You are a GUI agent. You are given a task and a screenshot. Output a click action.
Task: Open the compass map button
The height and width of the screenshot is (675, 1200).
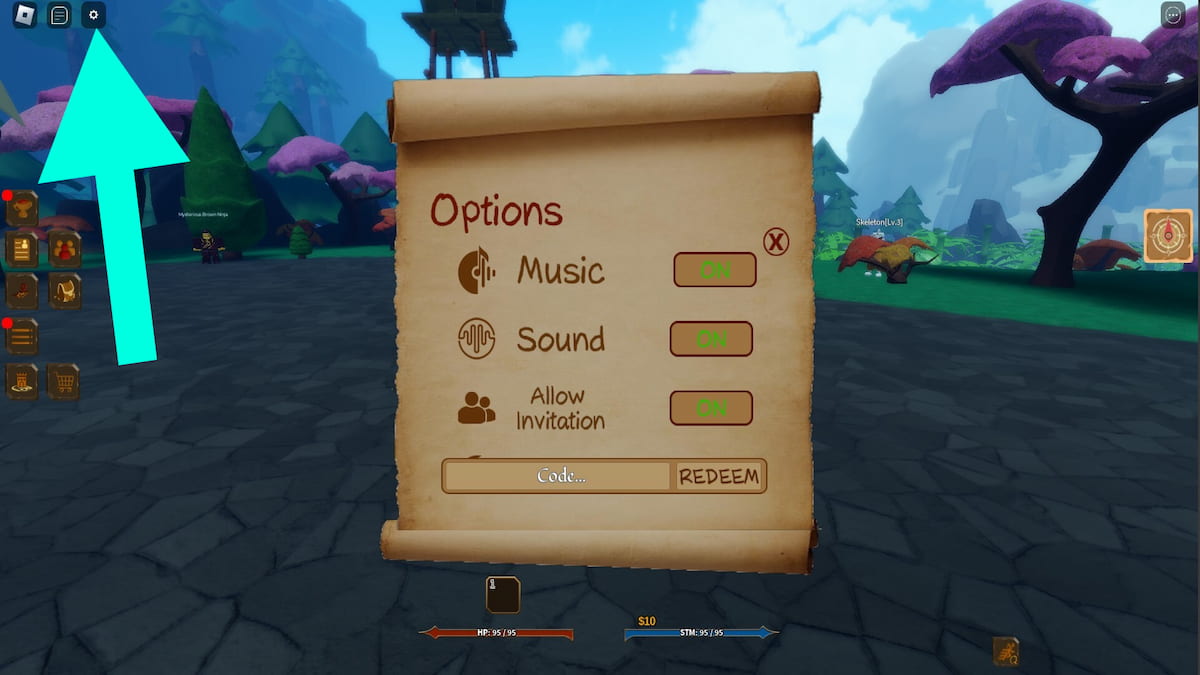(1168, 236)
